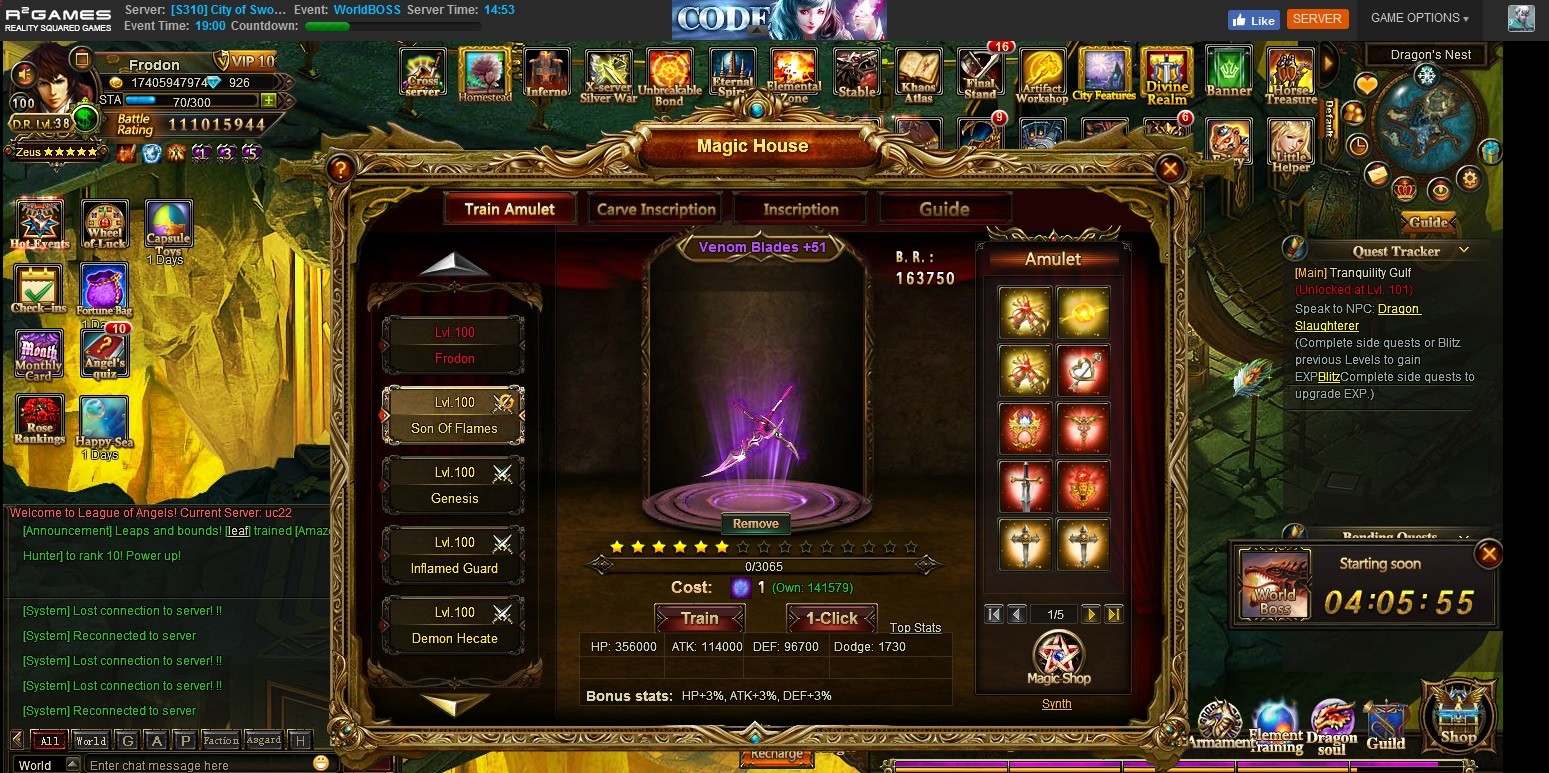This screenshot has width=1549, height=773.
Task: Open the Top Stats link
Action: [915, 628]
